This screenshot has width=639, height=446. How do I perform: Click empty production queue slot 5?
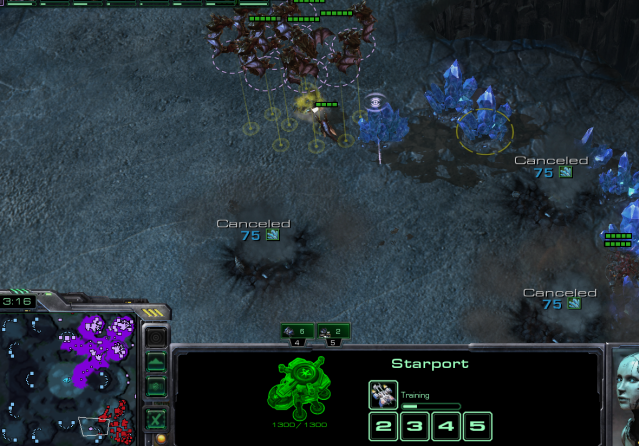click(479, 428)
